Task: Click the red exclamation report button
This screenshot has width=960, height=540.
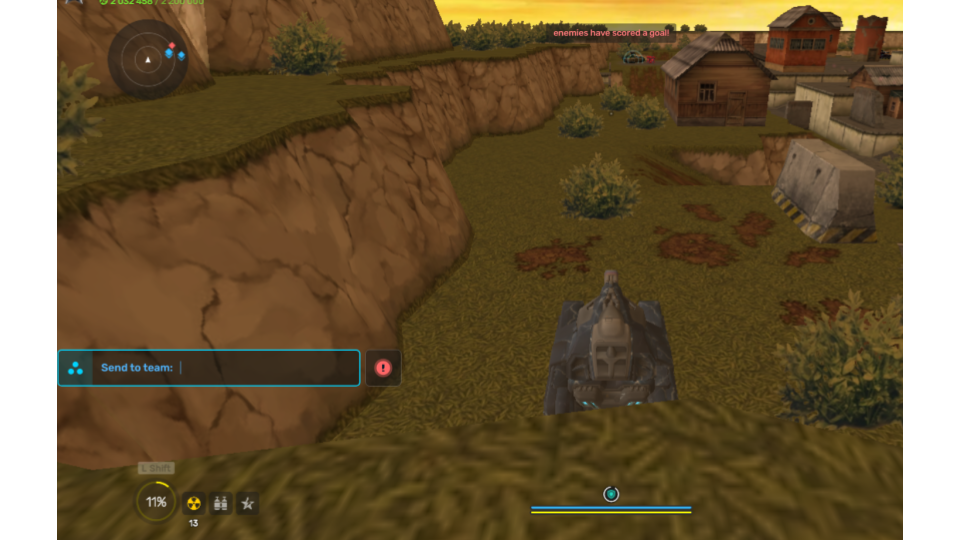Action: (x=383, y=368)
